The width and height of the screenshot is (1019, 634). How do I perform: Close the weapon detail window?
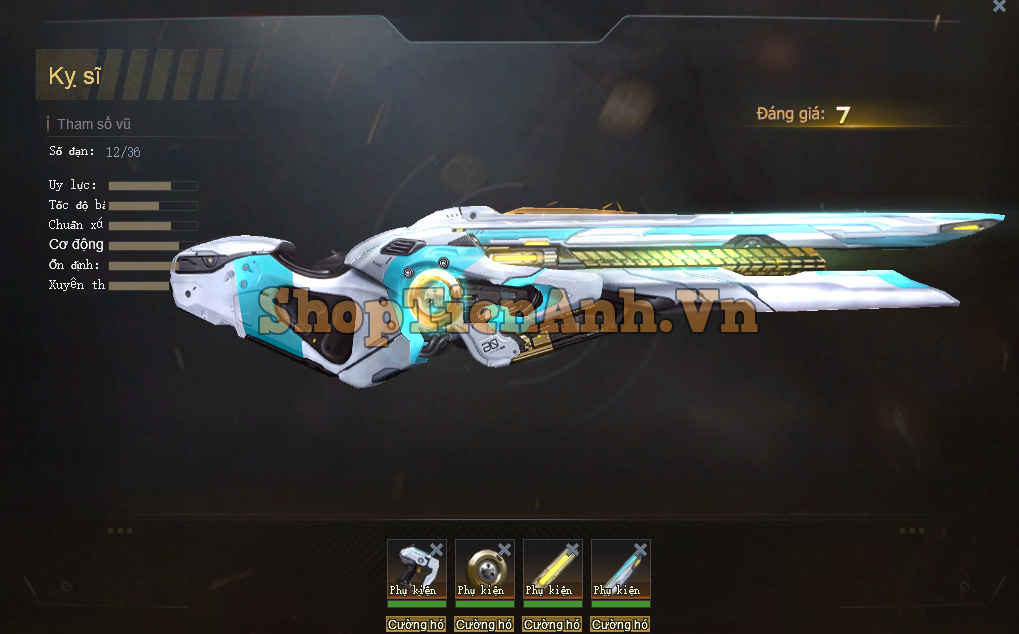pos(999,6)
